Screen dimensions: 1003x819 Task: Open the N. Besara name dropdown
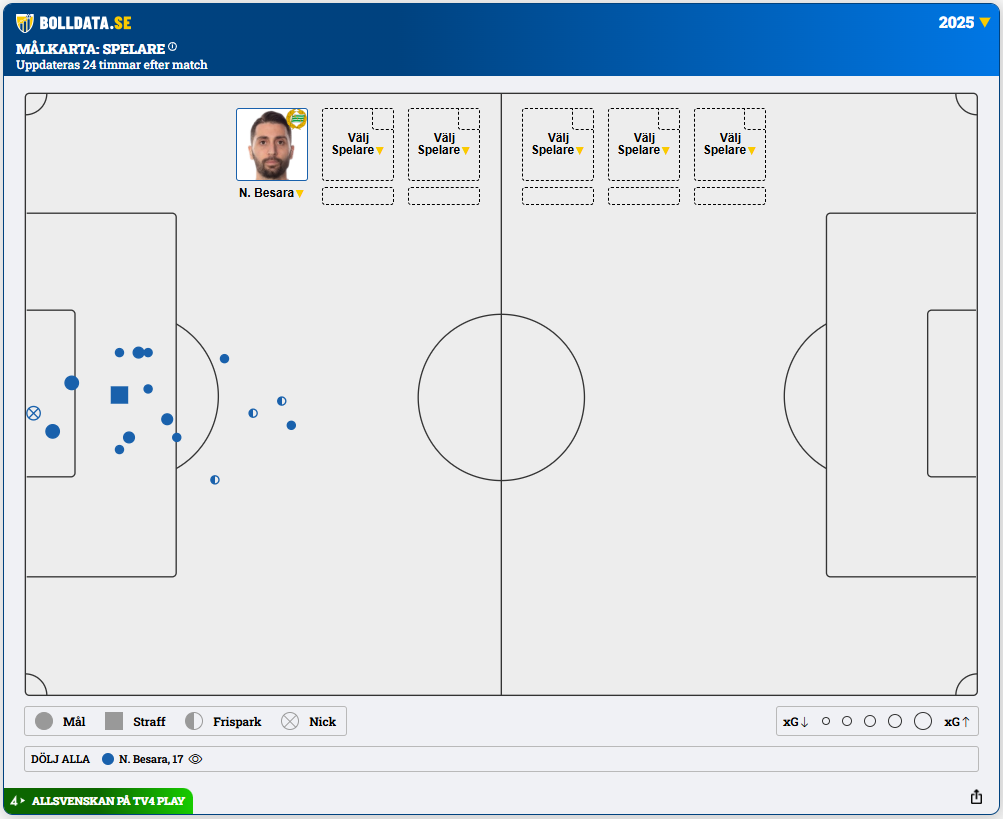[x=271, y=193]
